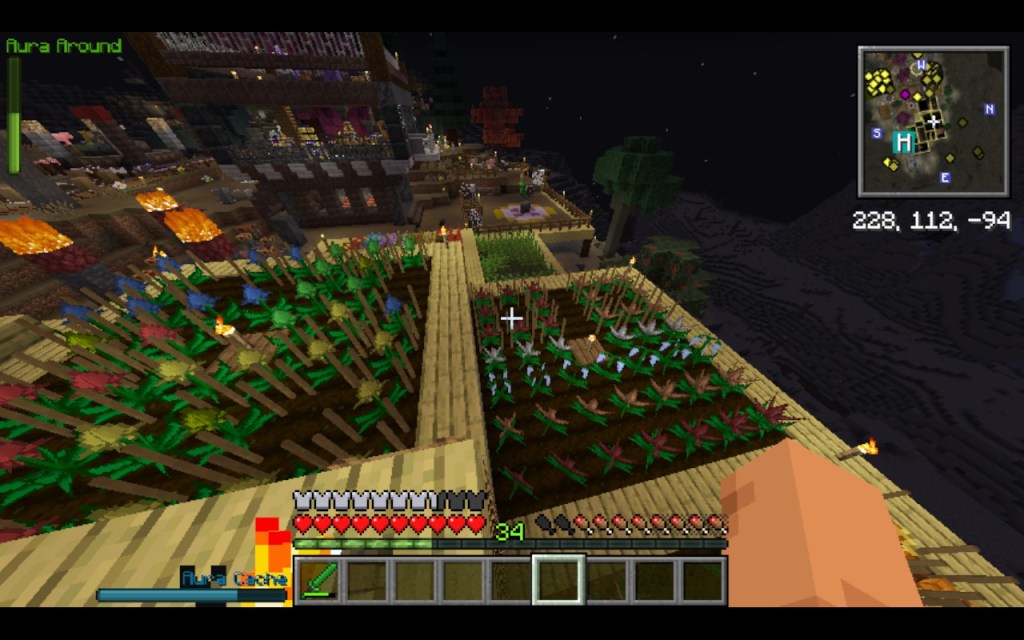Select the green sword hotbar slot
Image resolution: width=1024 pixels, height=640 pixels.
(x=320, y=580)
